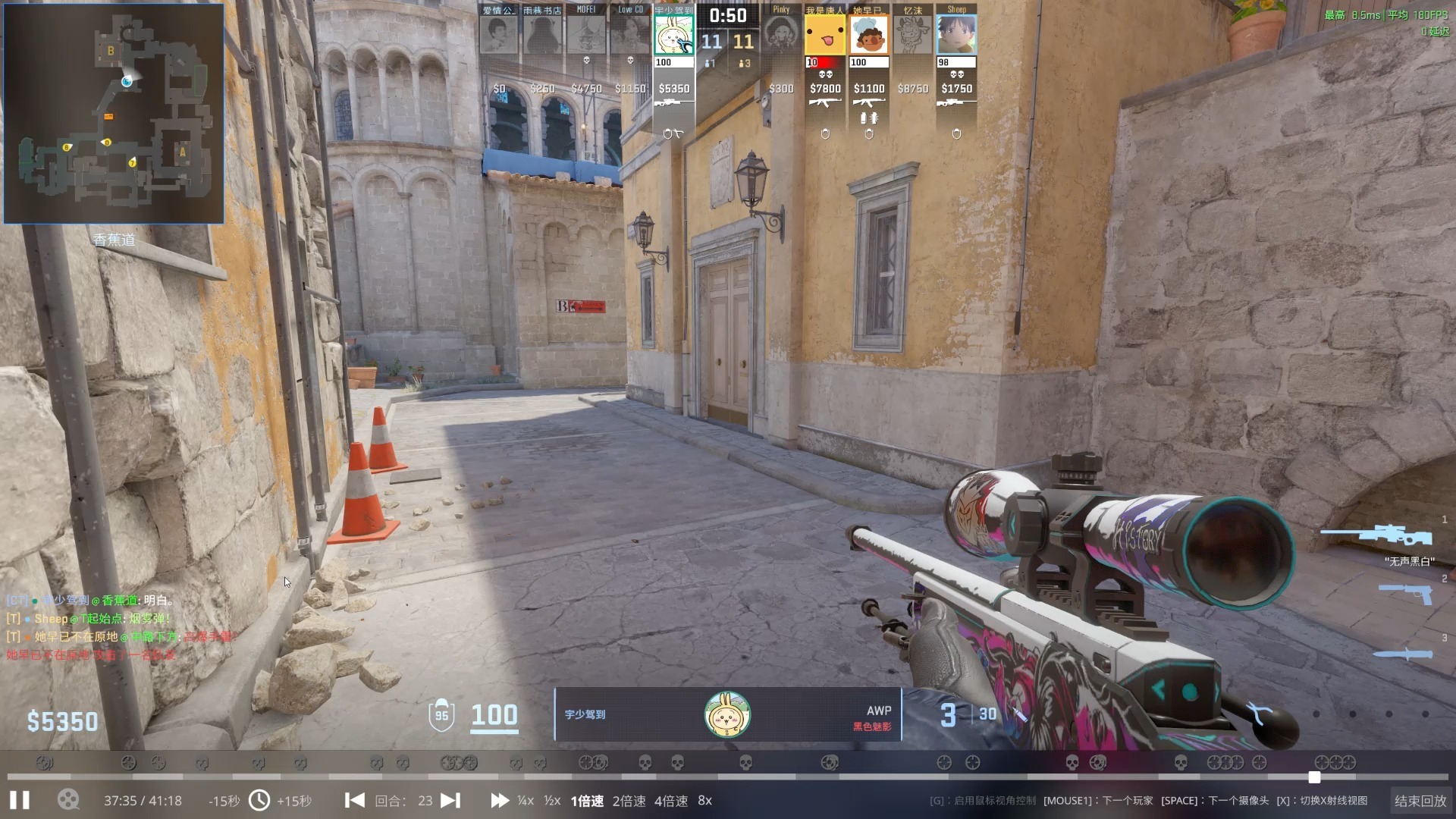Click the radar minimap
1456x819 pixels.
coord(114,114)
